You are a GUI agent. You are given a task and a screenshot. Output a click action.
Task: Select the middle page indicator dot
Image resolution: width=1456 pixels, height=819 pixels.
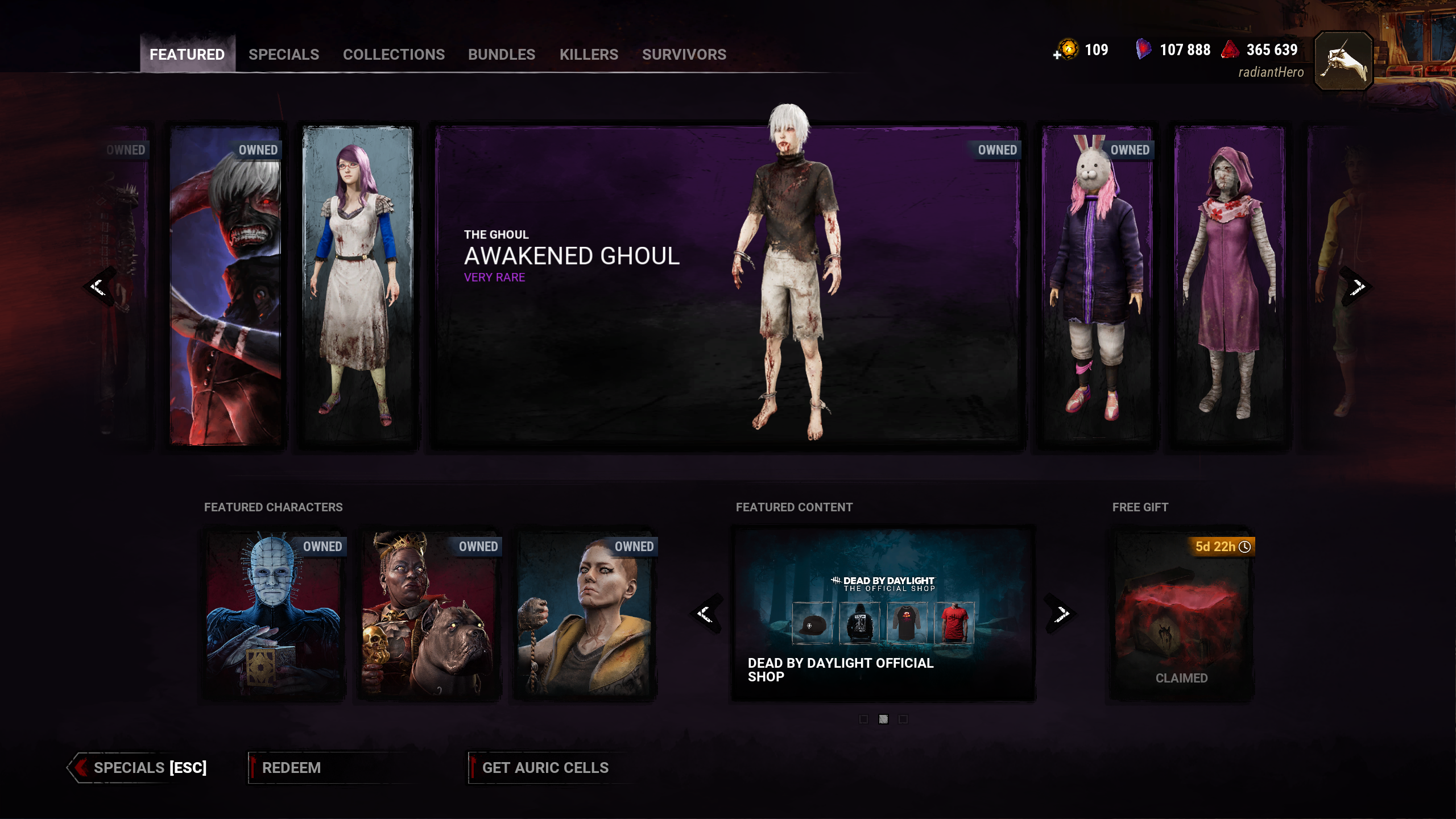[x=883, y=719]
